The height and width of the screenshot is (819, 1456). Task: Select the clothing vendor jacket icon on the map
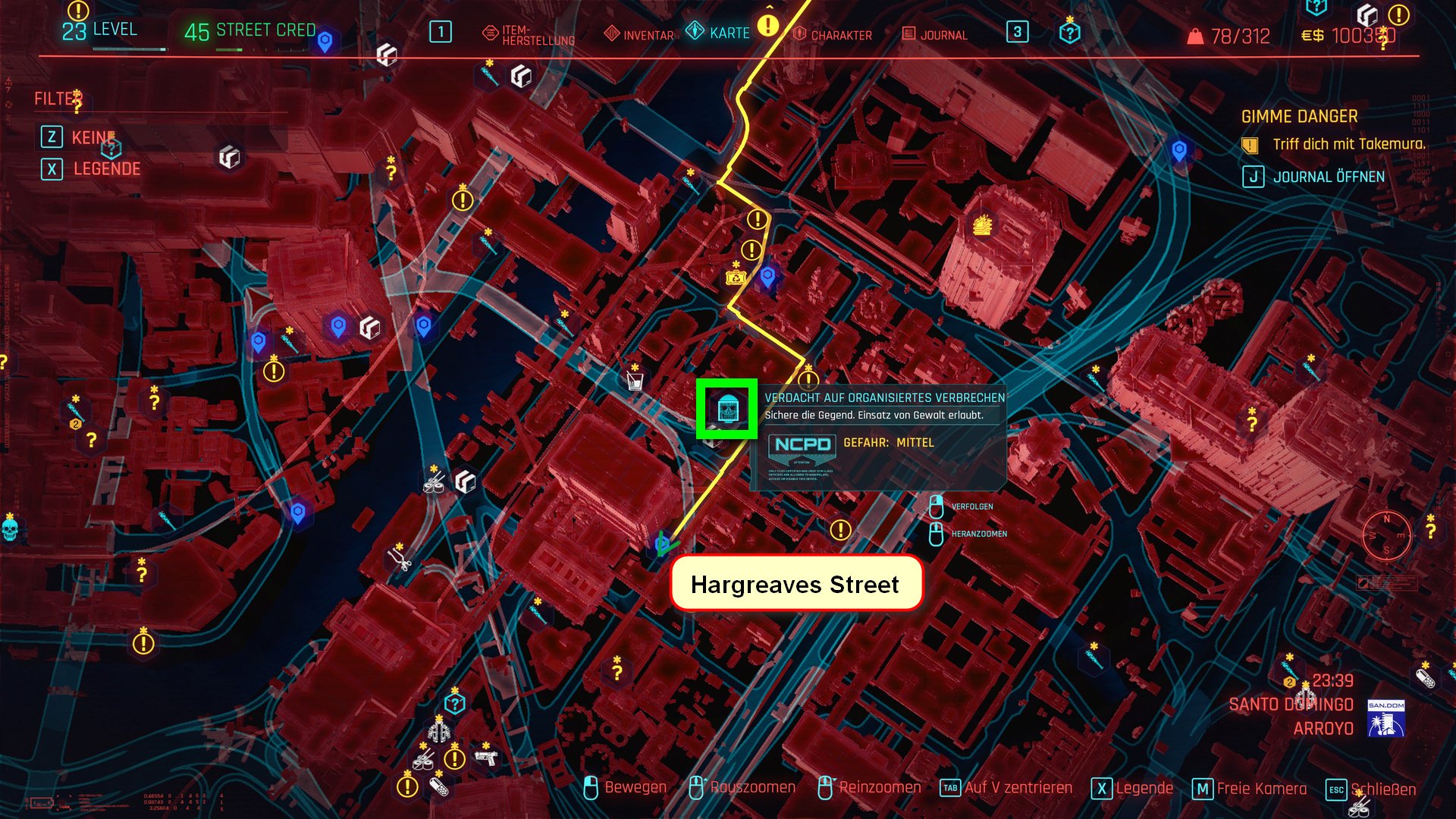[438, 732]
